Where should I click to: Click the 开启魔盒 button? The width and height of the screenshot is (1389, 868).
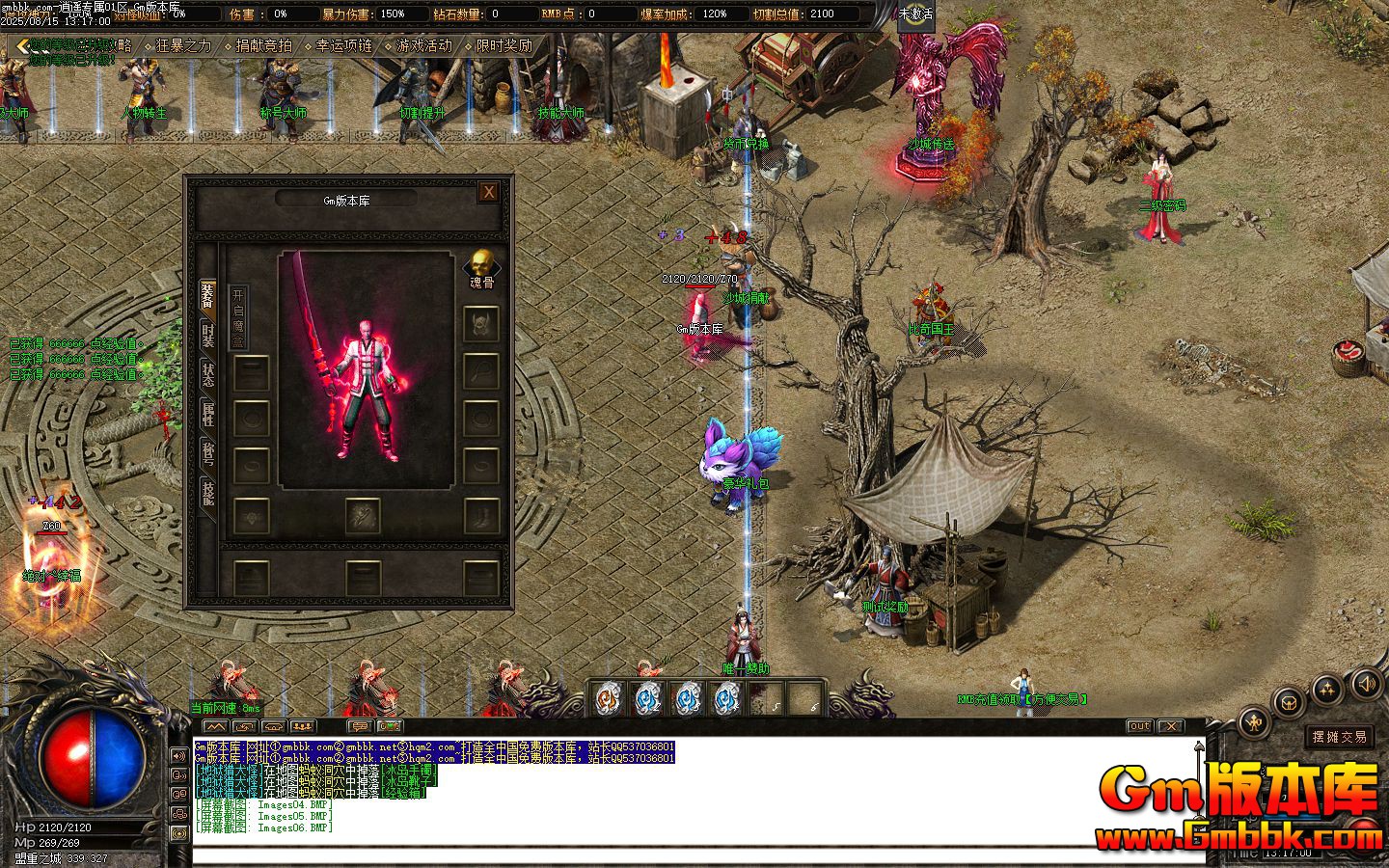[x=238, y=316]
